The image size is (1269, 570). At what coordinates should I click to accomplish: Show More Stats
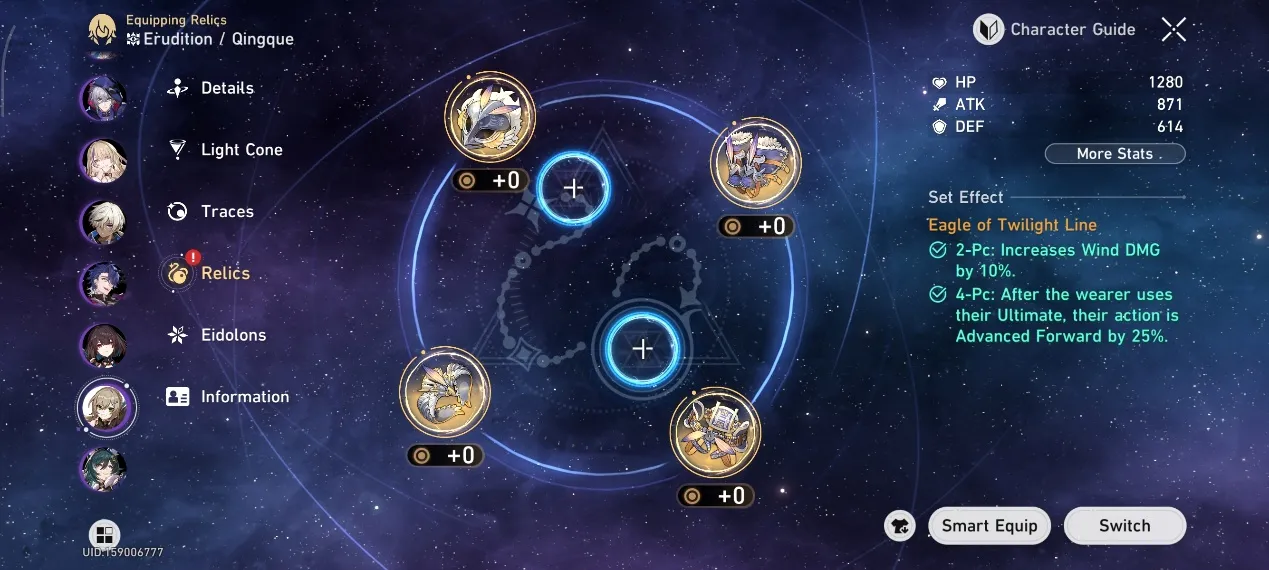(x=1115, y=154)
